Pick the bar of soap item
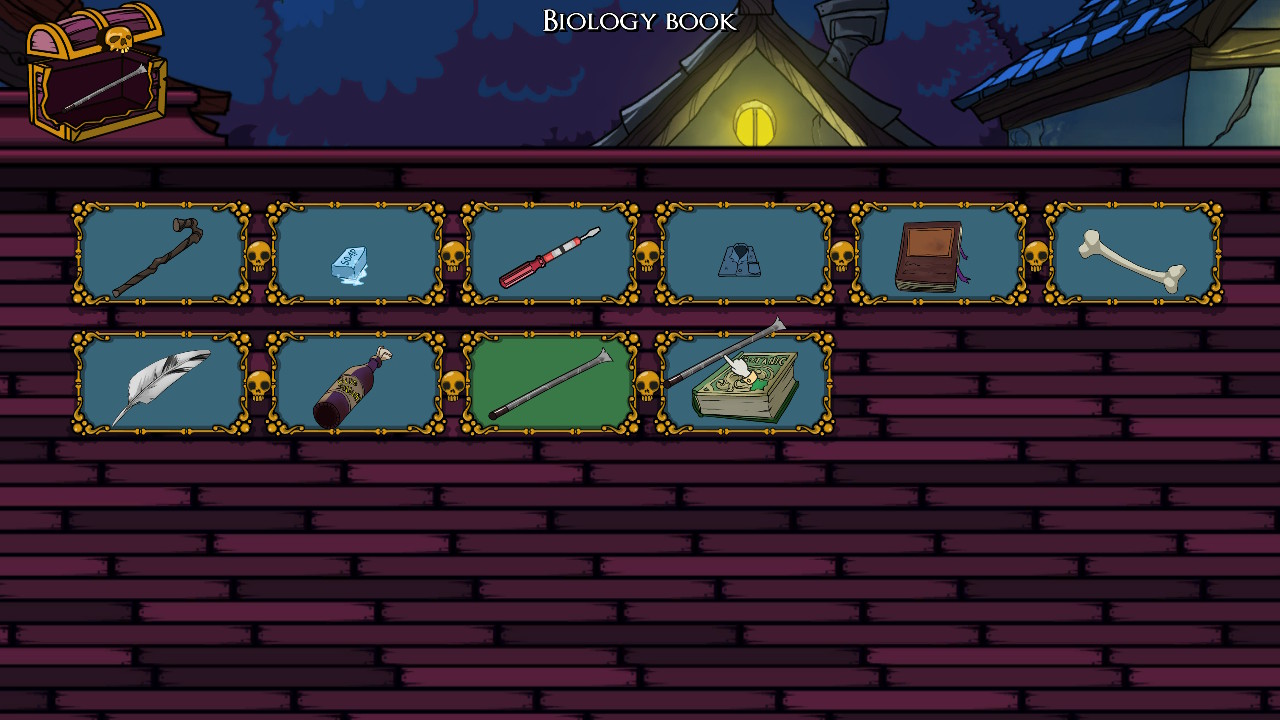The image size is (1280, 720). point(354,254)
